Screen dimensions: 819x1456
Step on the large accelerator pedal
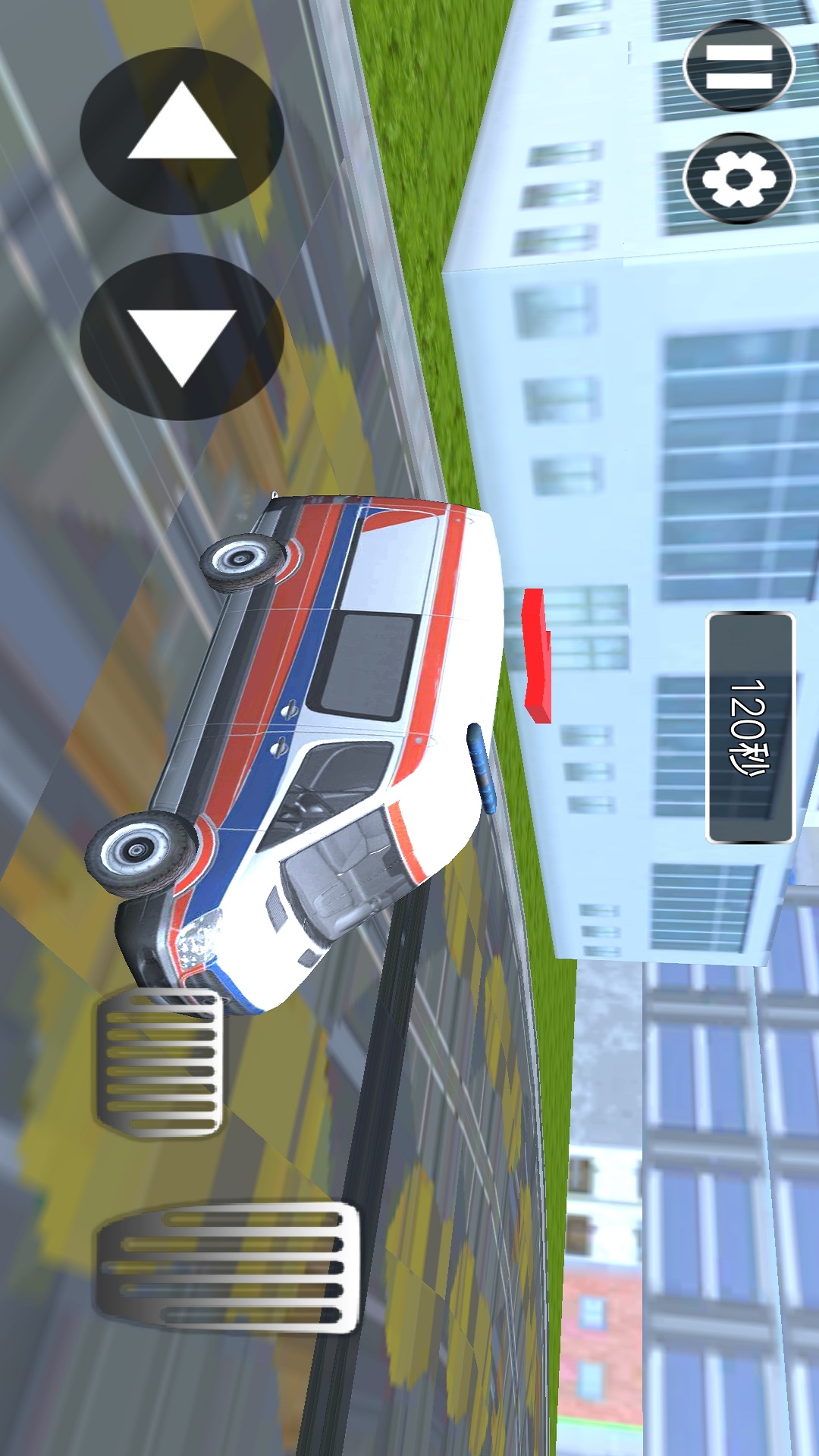click(x=227, y=1266)
